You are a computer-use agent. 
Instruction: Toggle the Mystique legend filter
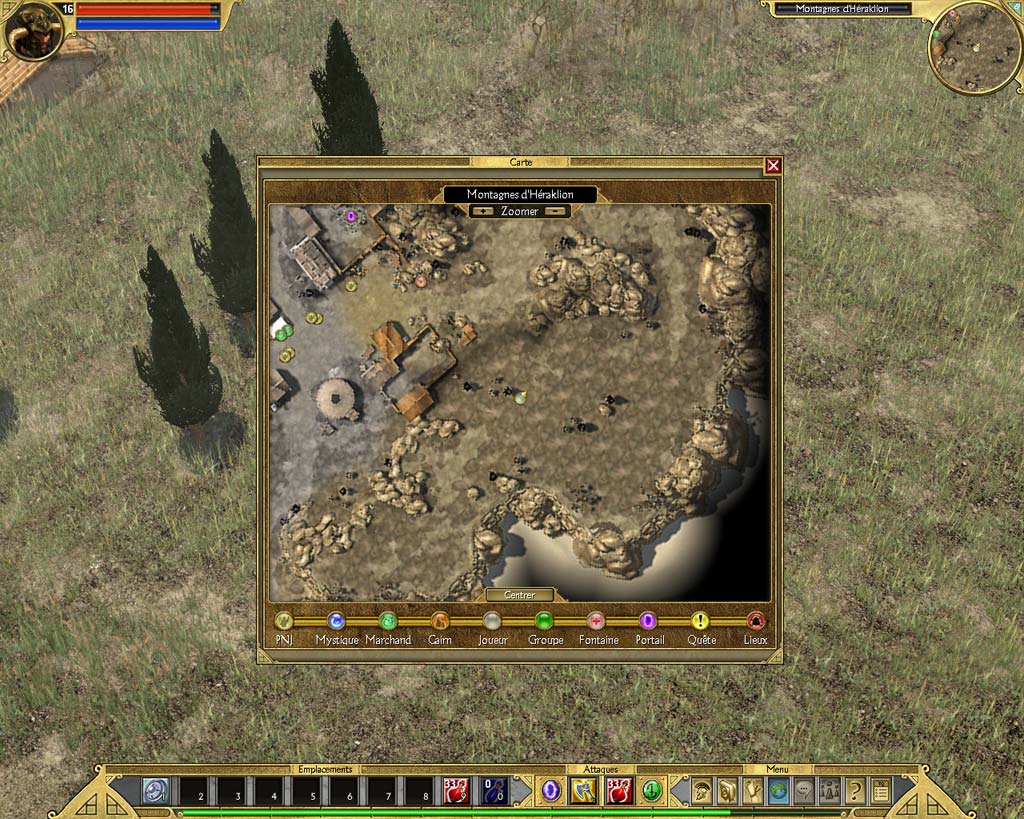point(336,621)
